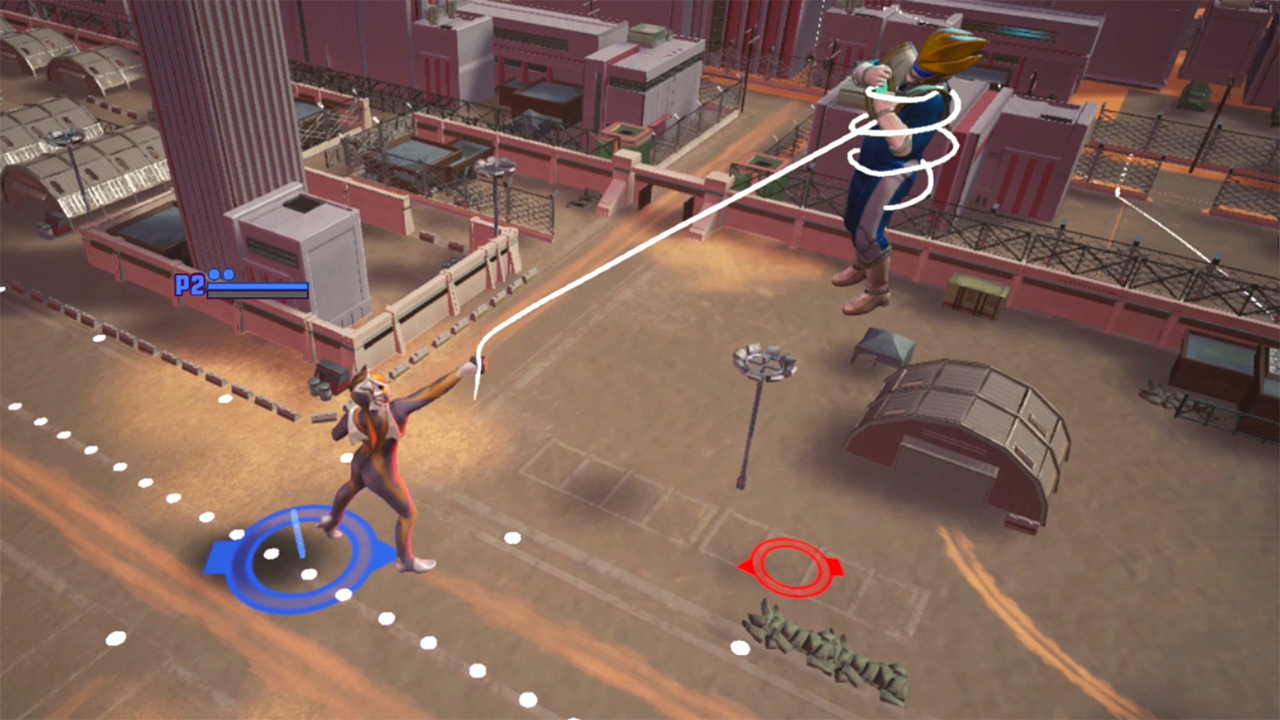Viewport: 1280px width, 720px height.
Task: Click the P2 player label
Action: (190, 285)
